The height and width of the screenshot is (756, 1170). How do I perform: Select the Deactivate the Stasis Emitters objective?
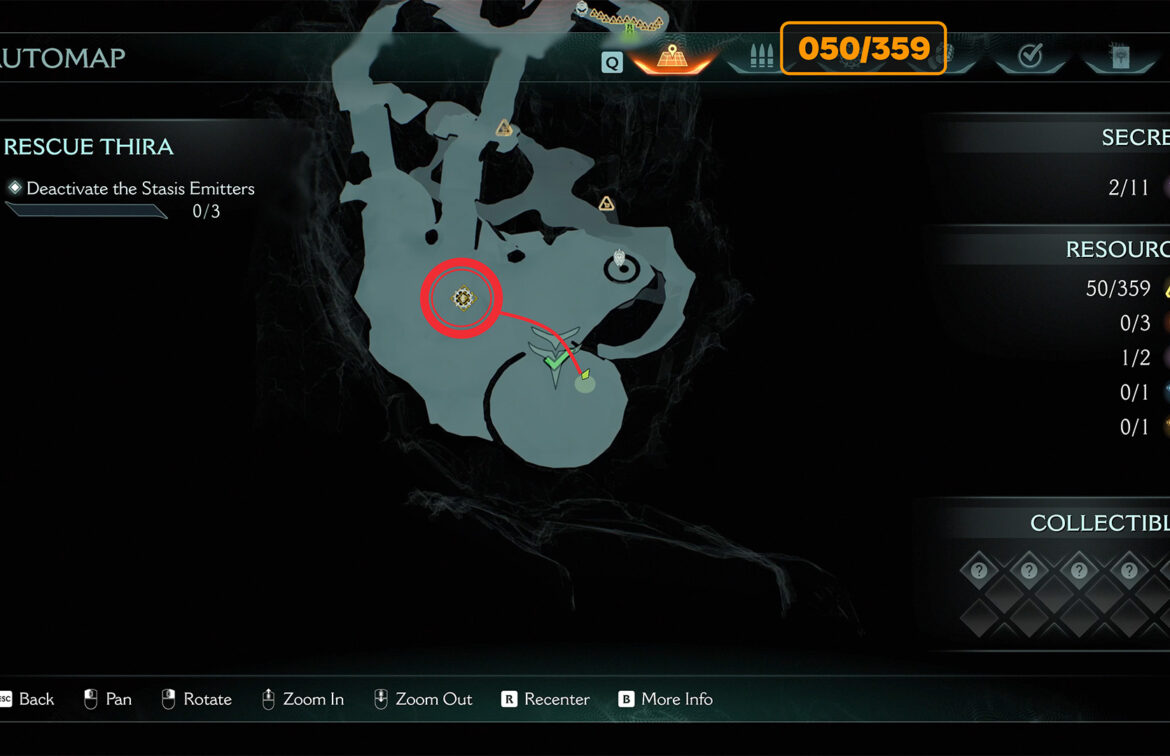tap(140, 188)
